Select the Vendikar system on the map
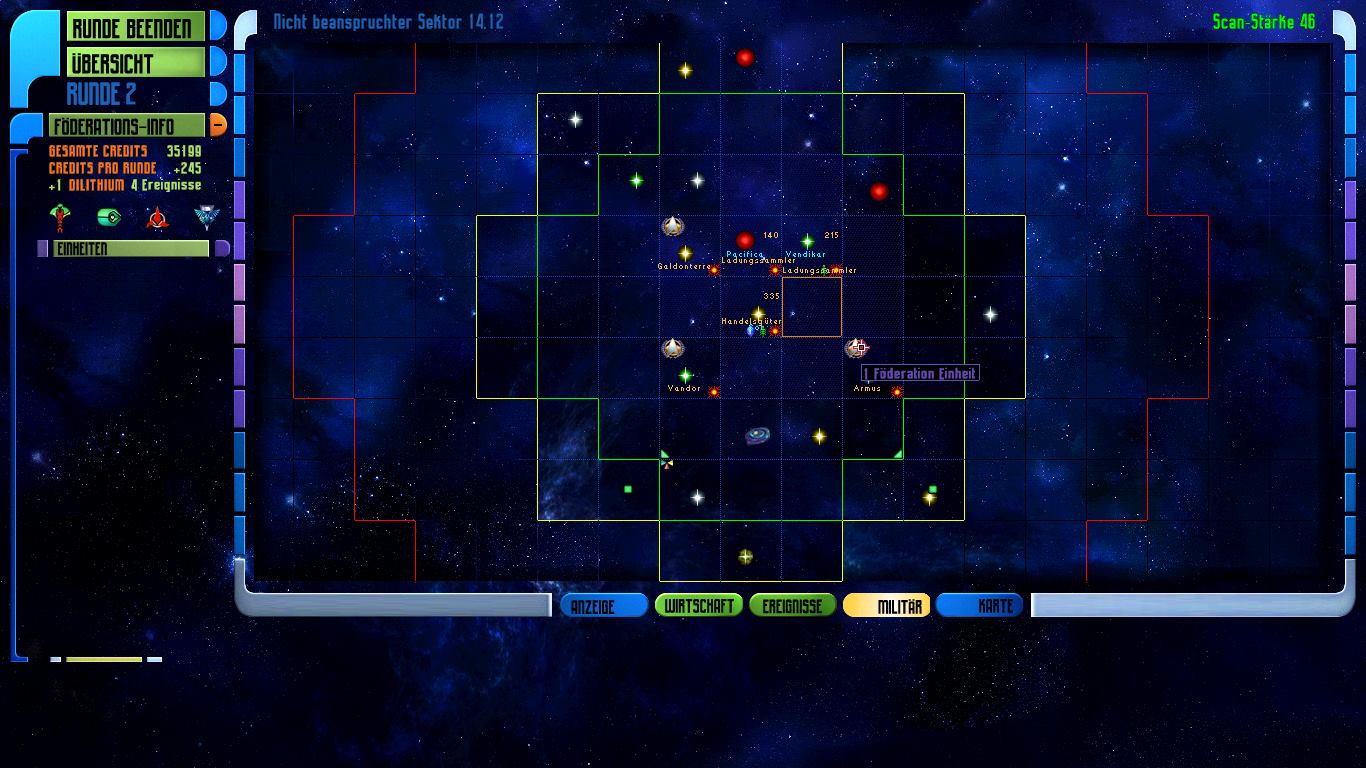Viewport: 1366px width, 768px height. coord(807,241)
